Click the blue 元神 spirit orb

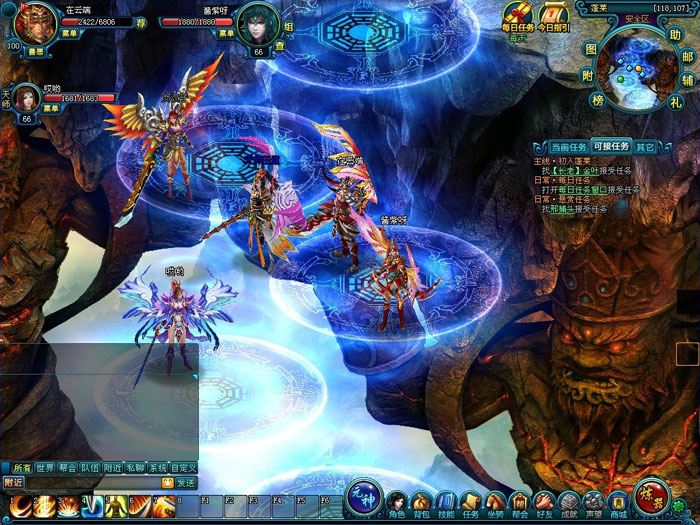pyautogui.click(x=364, y=497)
